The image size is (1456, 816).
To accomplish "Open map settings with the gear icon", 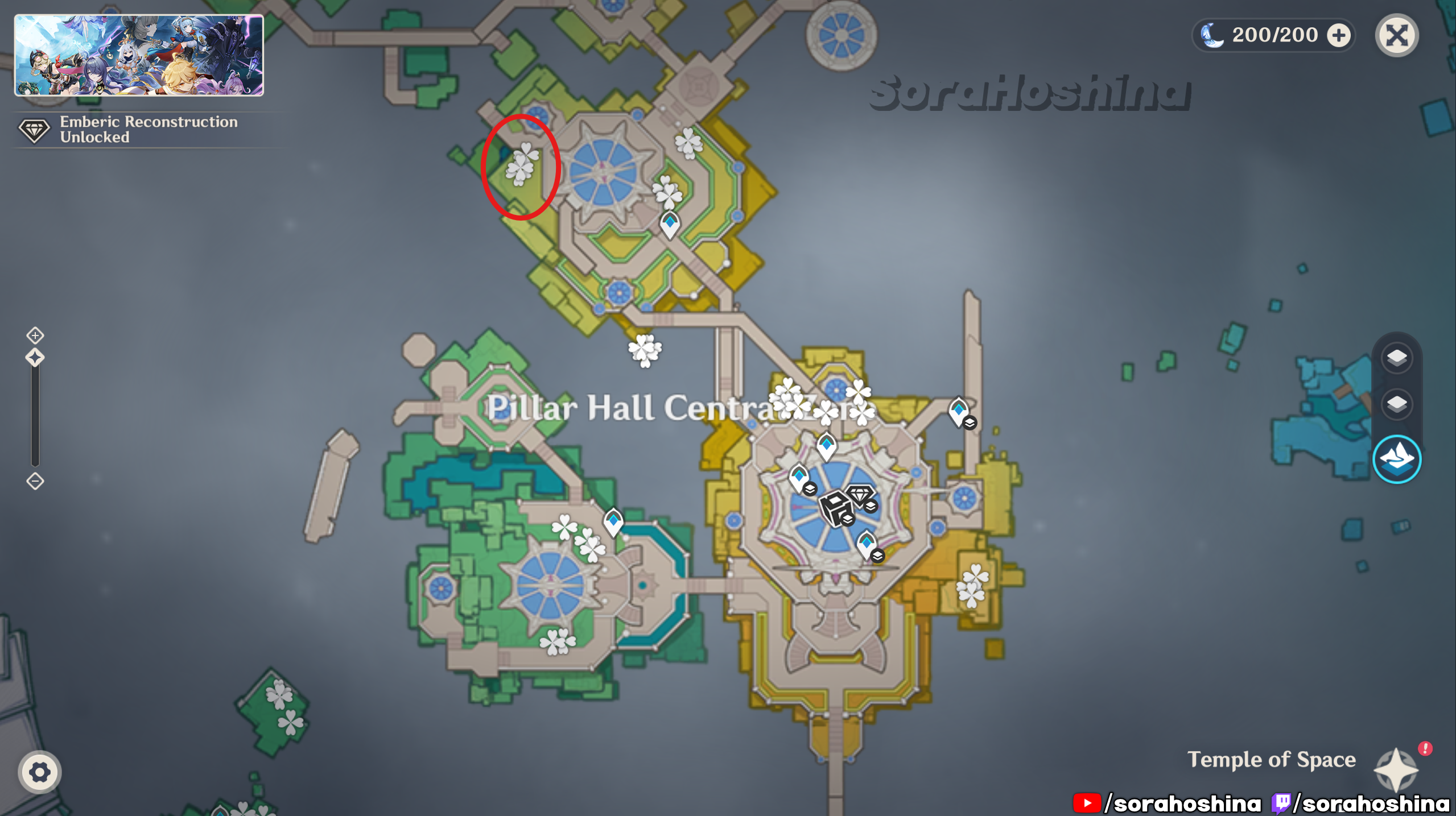I will pyautogui.click(x=39, y=772).
